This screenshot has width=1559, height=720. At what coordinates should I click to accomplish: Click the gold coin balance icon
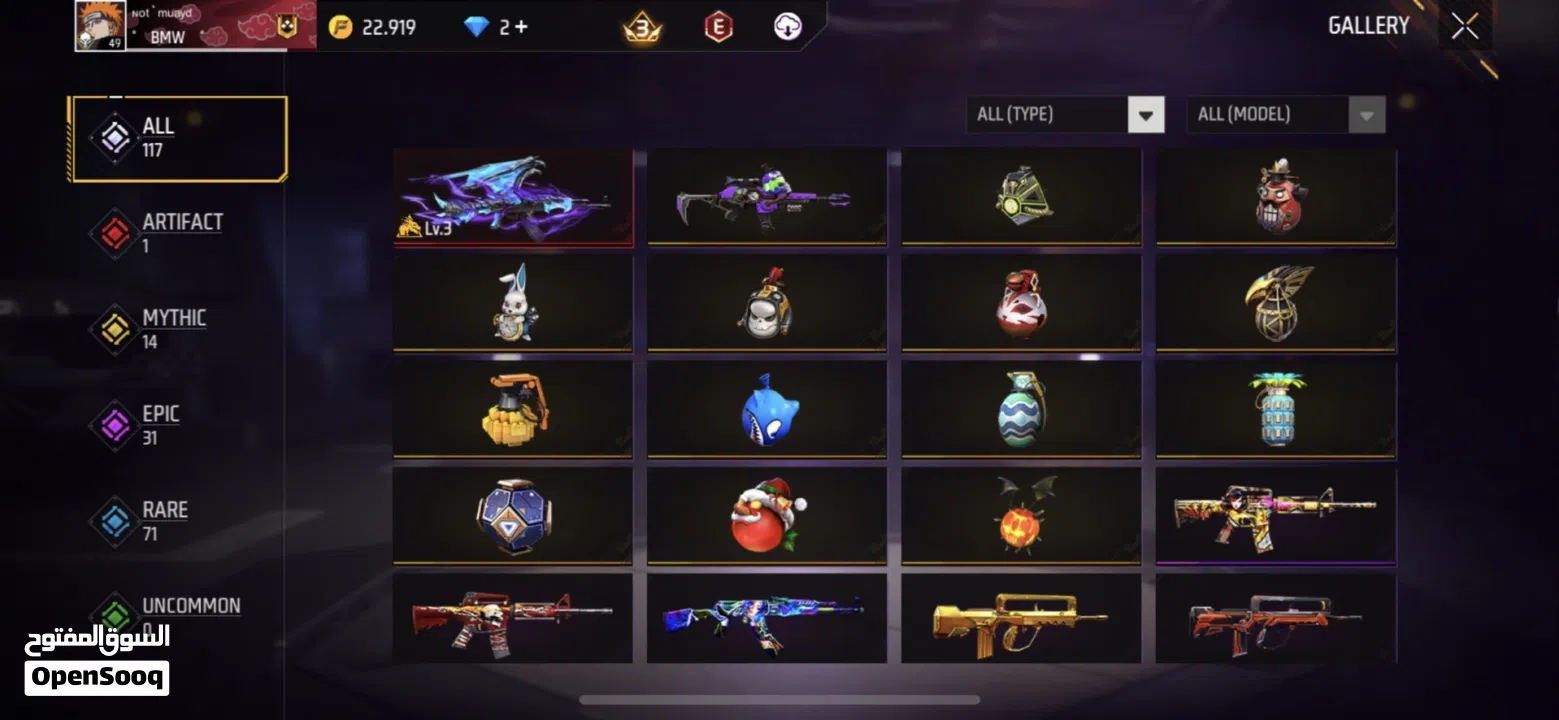338,27
